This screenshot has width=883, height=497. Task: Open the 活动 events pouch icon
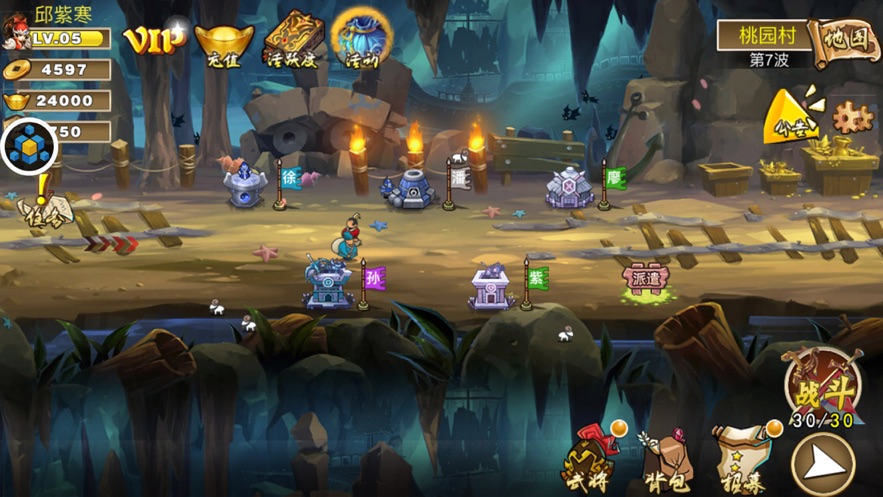(x=361, y=38)
